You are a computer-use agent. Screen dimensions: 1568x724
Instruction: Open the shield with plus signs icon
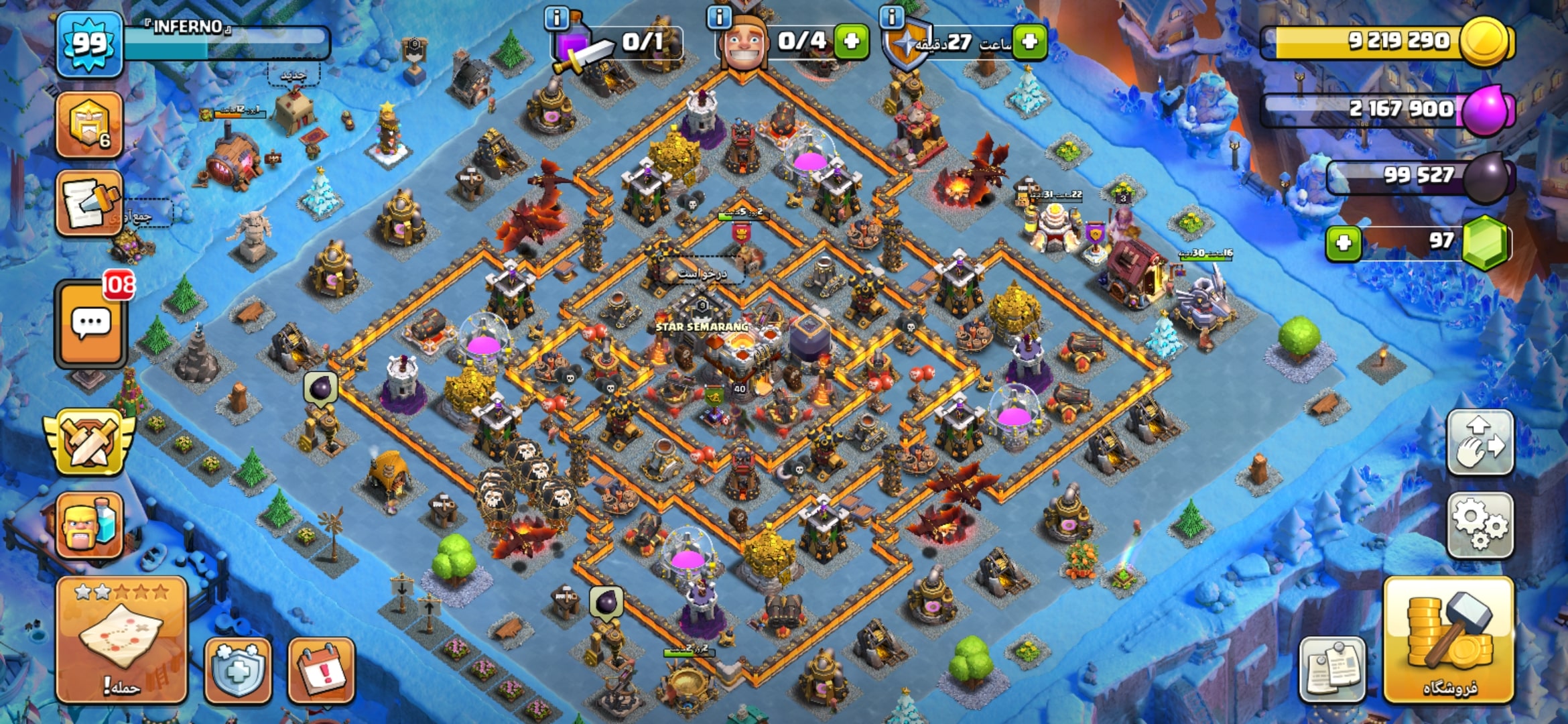pyautogui.click(x=238, y=669)
